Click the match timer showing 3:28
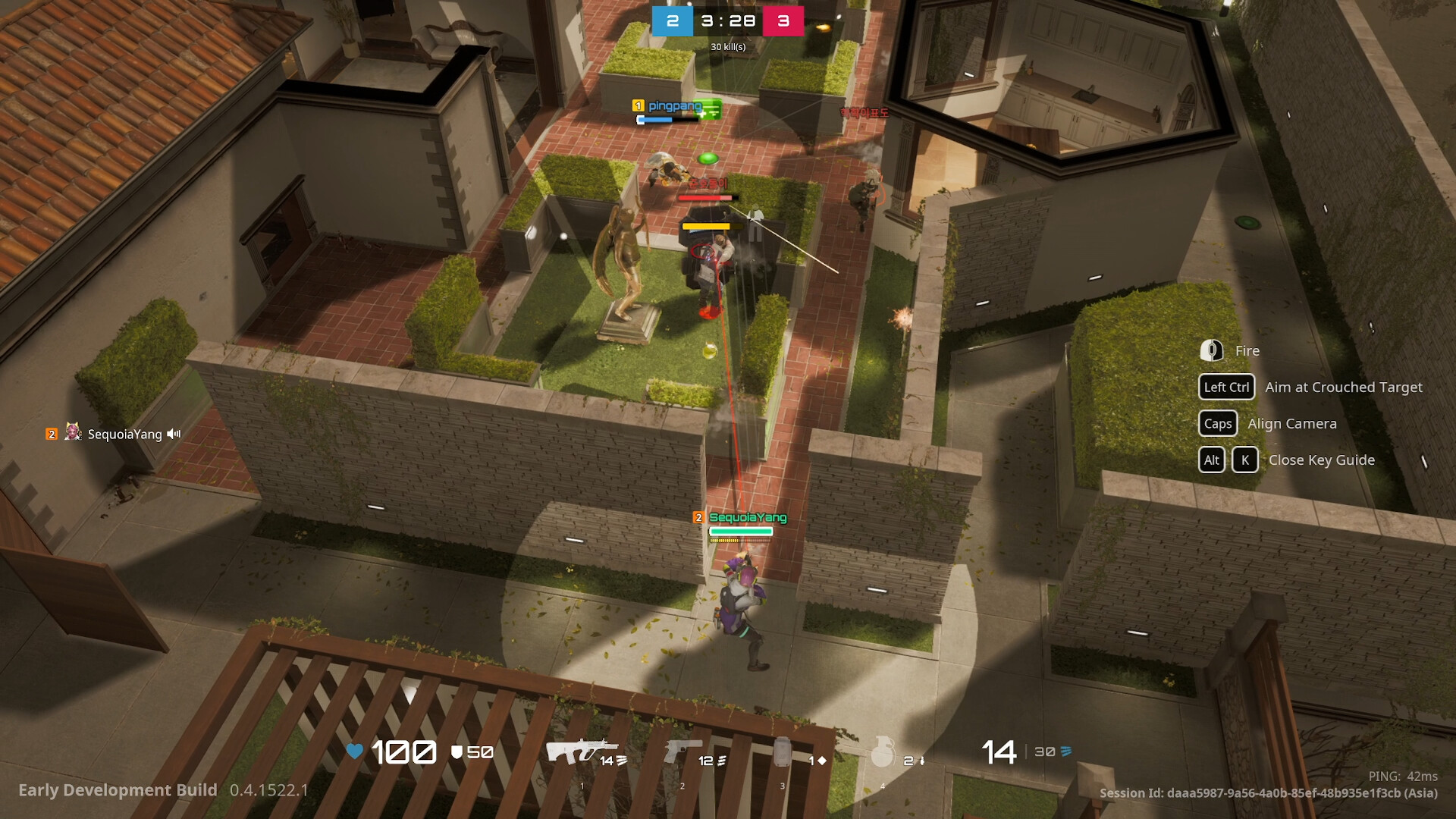 click(x=727, y=21)
